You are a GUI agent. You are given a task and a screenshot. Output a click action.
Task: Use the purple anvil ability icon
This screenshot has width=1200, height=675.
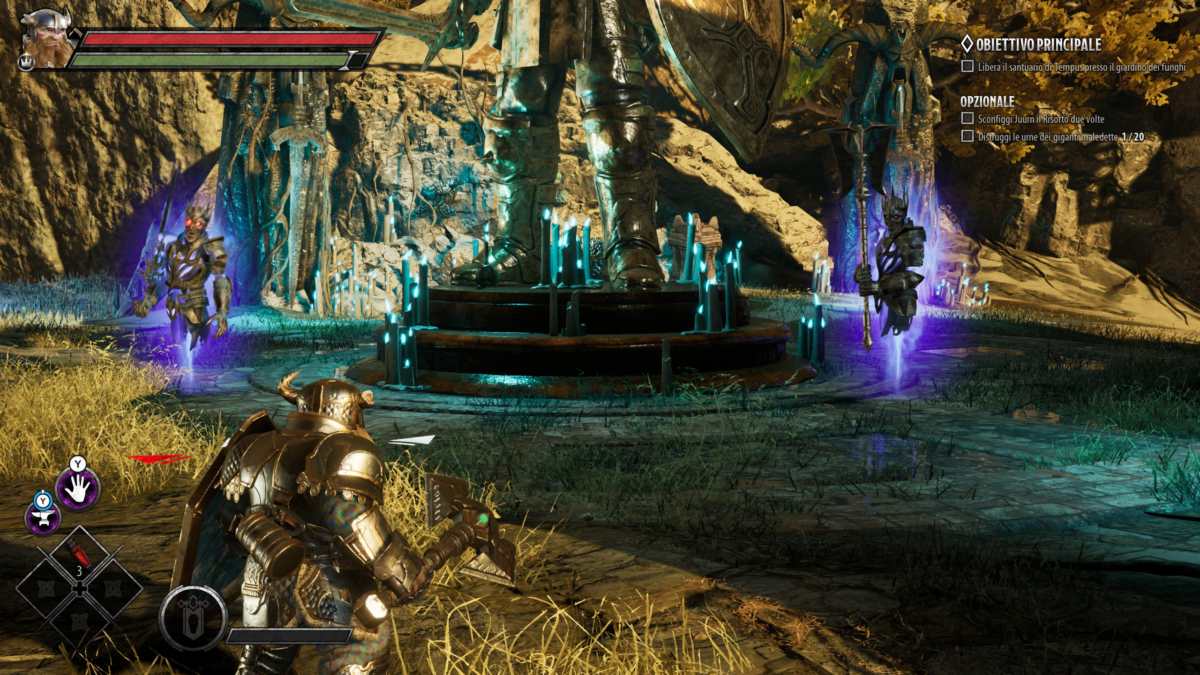(43, 516)
